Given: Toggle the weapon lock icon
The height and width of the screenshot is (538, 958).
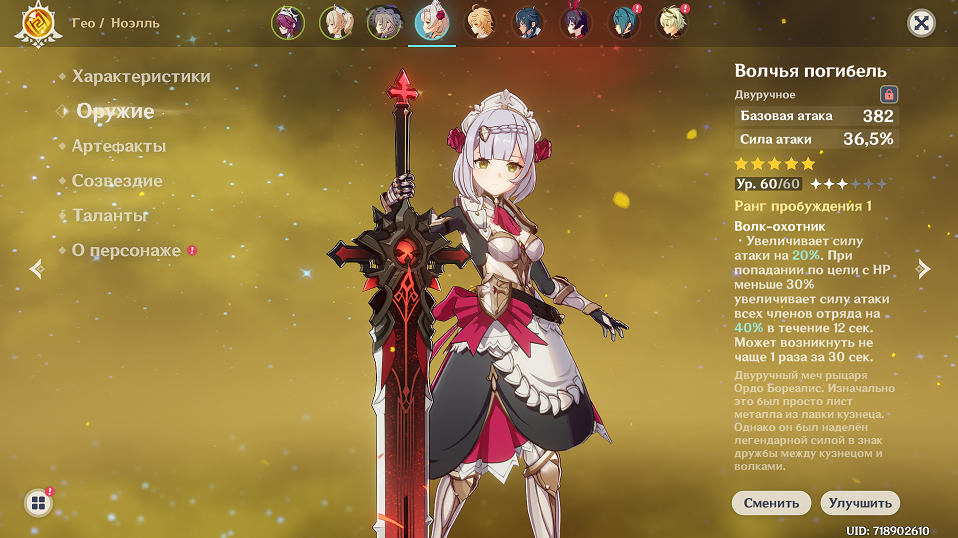Looking at the screenshot, I should [888, 94].
